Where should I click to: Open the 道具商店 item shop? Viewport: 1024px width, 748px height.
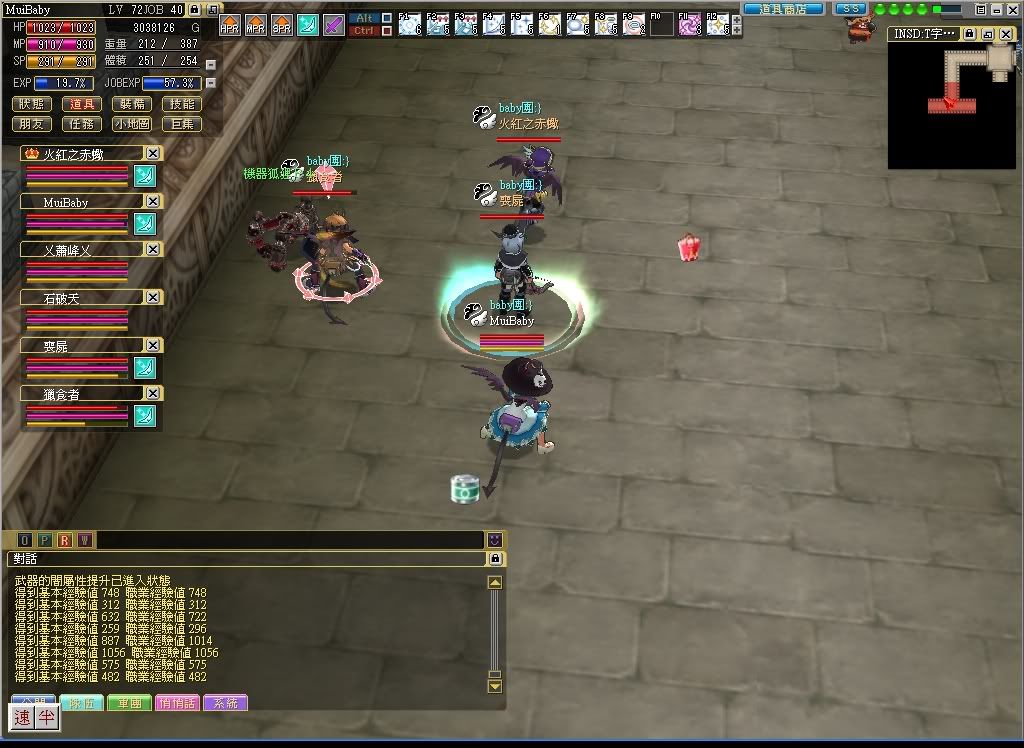(x=783, y=9)
